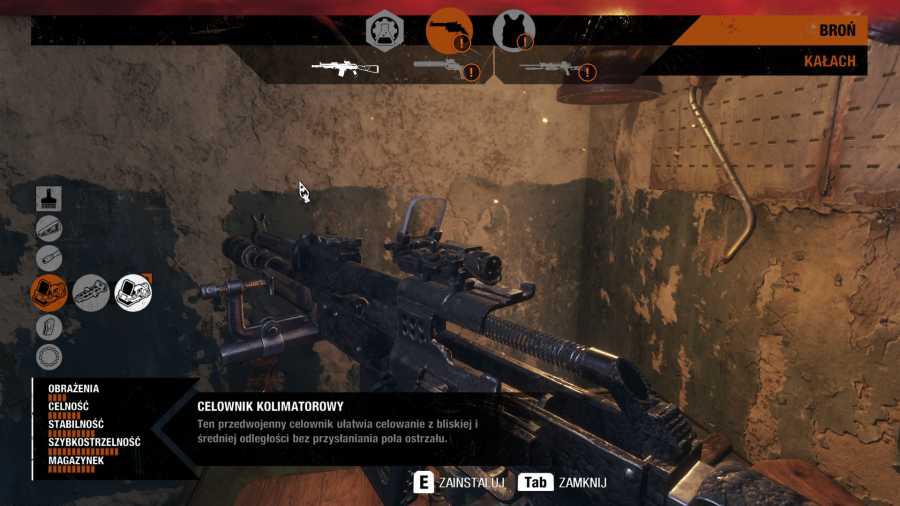
Task: Open the magazine attachment category
Action: click(x=49, y=326)
